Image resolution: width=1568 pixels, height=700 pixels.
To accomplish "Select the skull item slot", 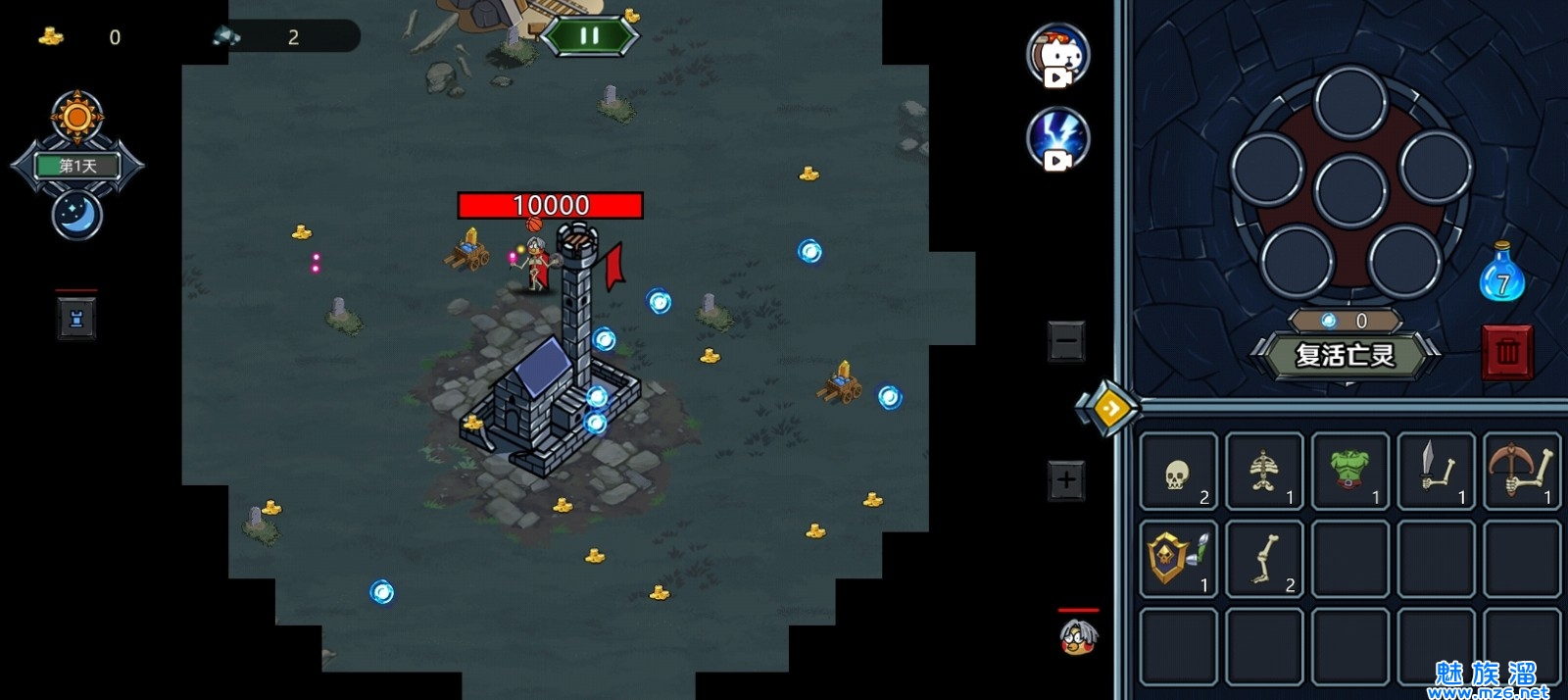I will coord(1179,472).
